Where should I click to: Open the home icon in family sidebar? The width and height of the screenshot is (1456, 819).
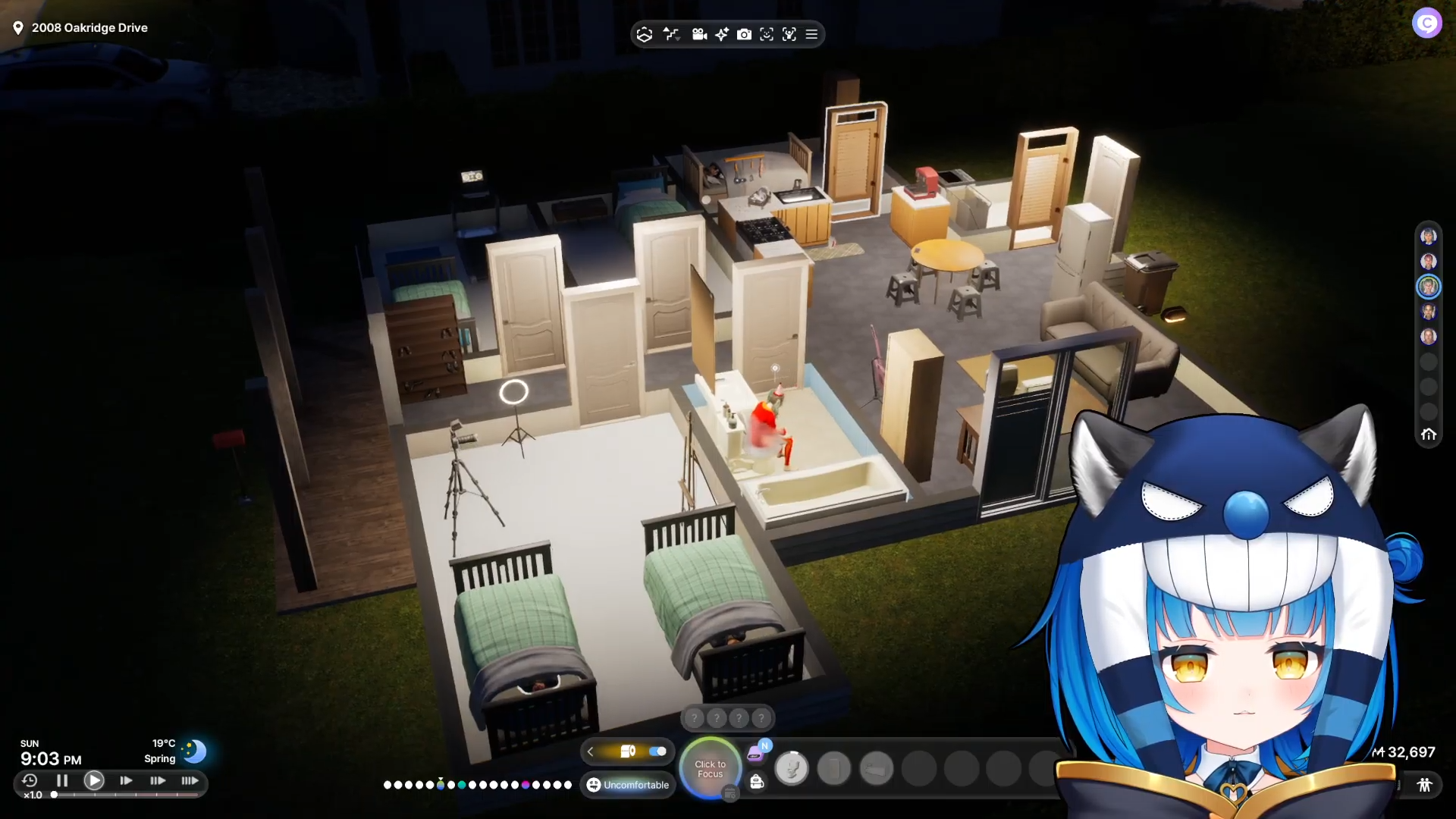coord(1429,435)
